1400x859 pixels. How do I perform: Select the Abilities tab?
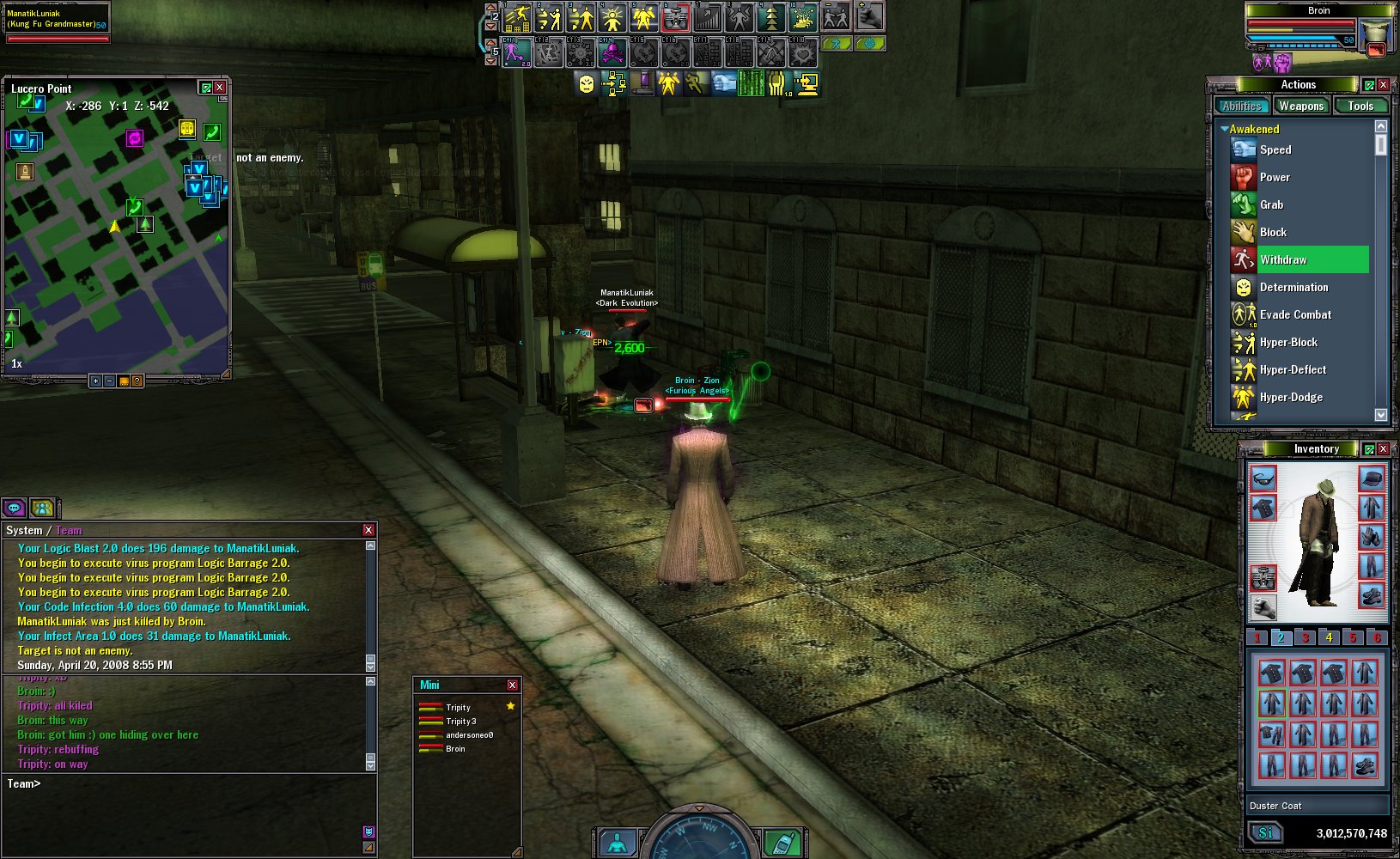tap(1242, 106)
